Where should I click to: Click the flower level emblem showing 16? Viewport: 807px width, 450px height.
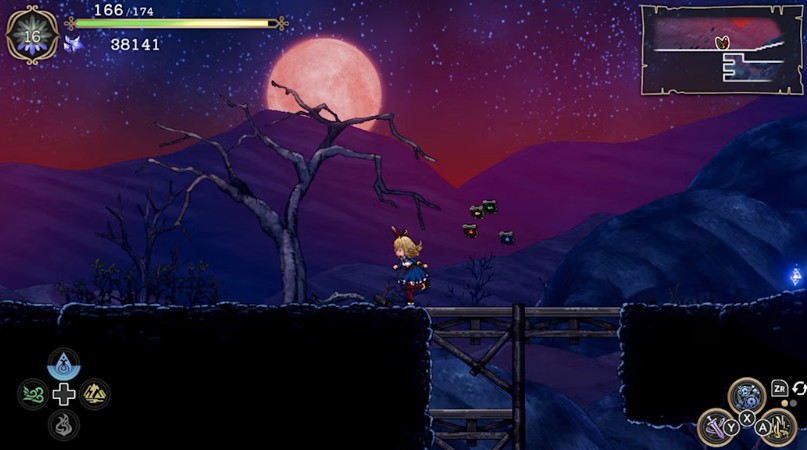tap(32, 36)
